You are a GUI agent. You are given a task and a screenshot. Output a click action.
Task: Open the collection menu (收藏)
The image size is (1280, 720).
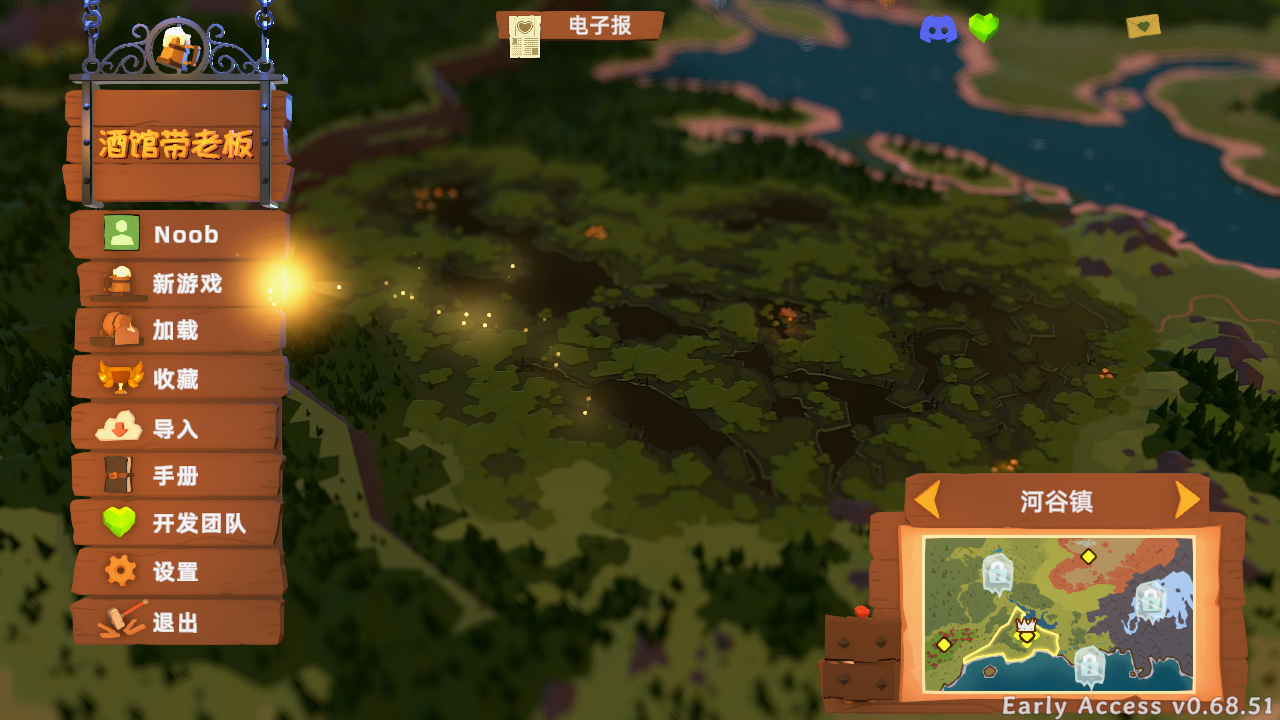tap(178, 379)
